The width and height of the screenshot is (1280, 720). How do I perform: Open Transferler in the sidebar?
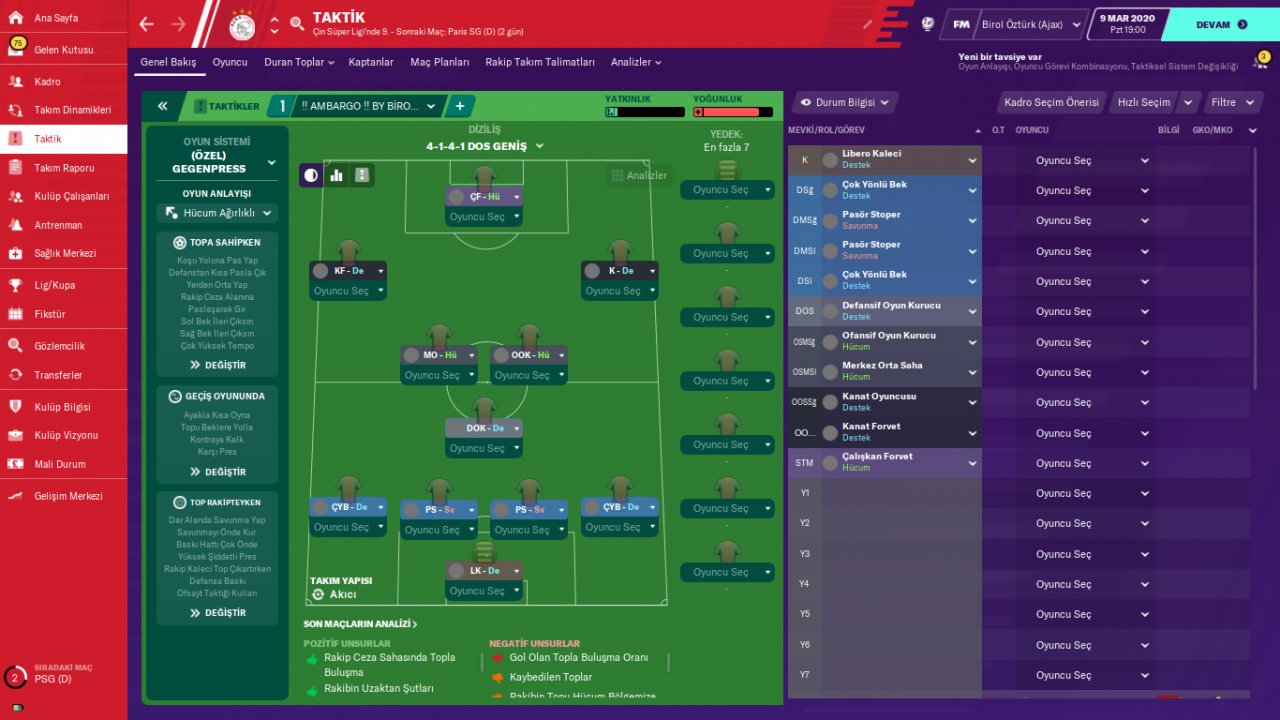[58, 375]
